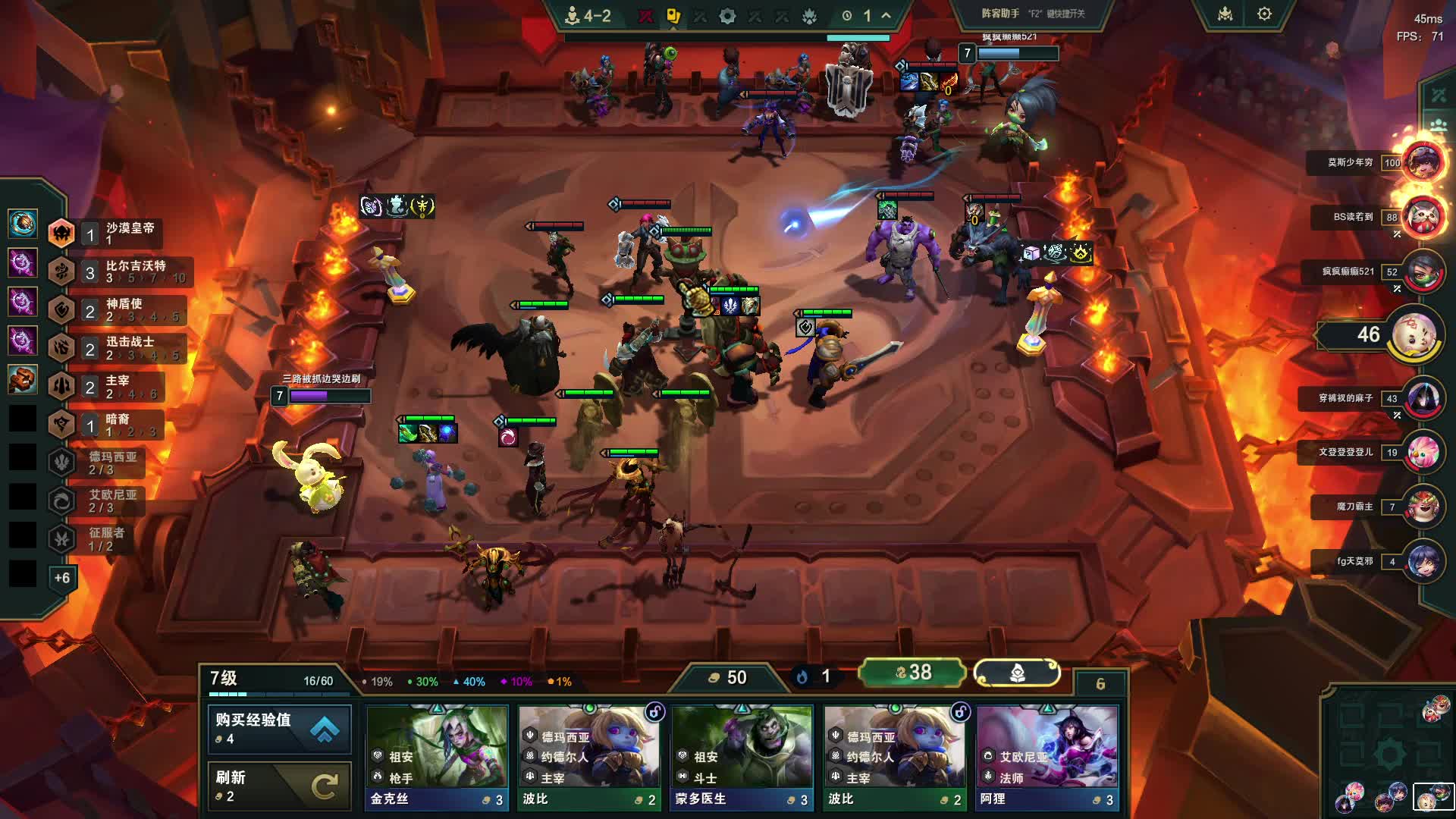Expand the +6 more traits button
The image size is (1456, 819).
coord(62,578)
